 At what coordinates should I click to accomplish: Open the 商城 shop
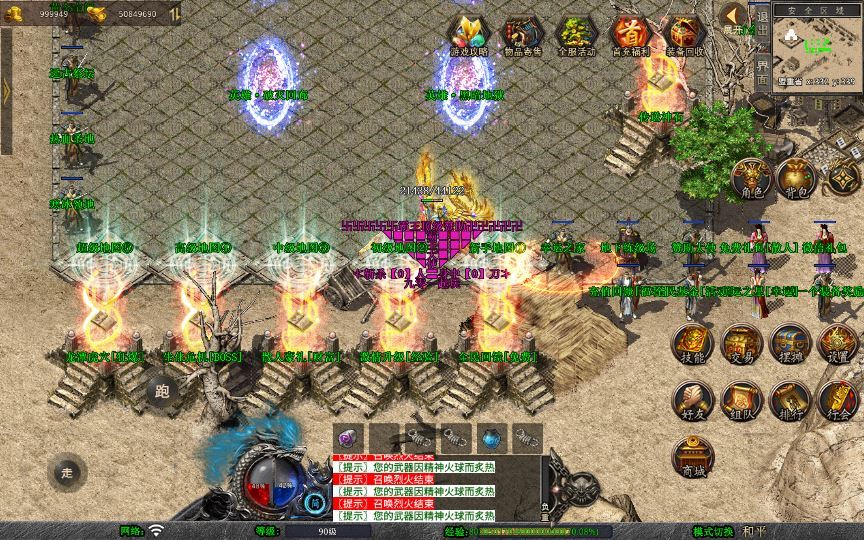[692, 455]
